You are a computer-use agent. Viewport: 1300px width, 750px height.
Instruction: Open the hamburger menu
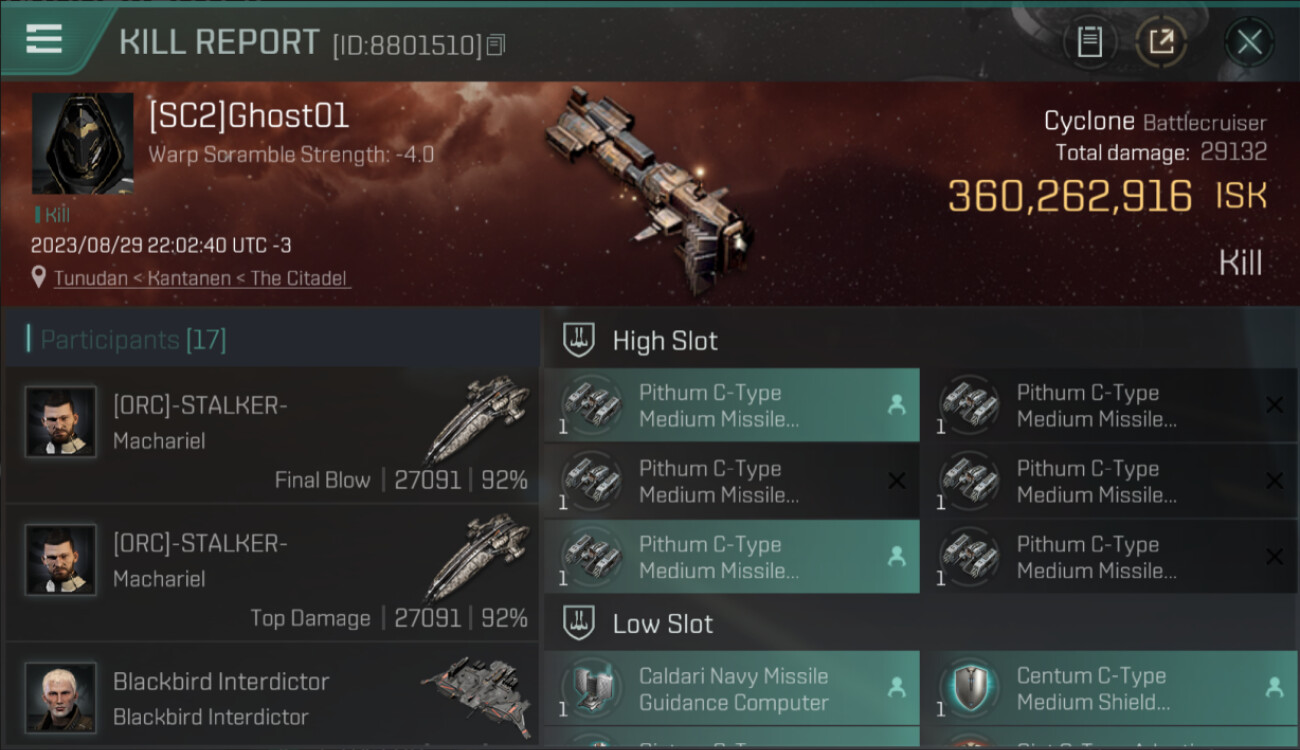[44, 40]
